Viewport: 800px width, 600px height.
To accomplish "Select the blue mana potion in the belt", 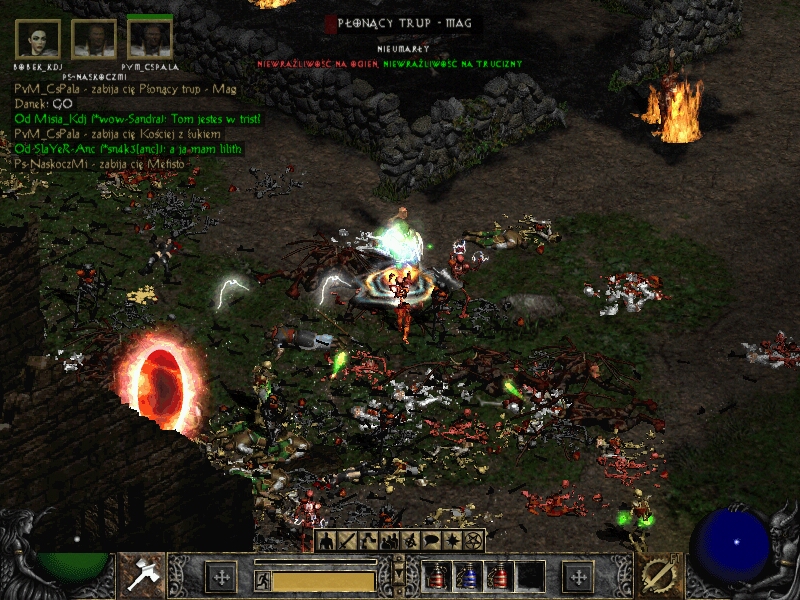I will (x=468, y=576).
